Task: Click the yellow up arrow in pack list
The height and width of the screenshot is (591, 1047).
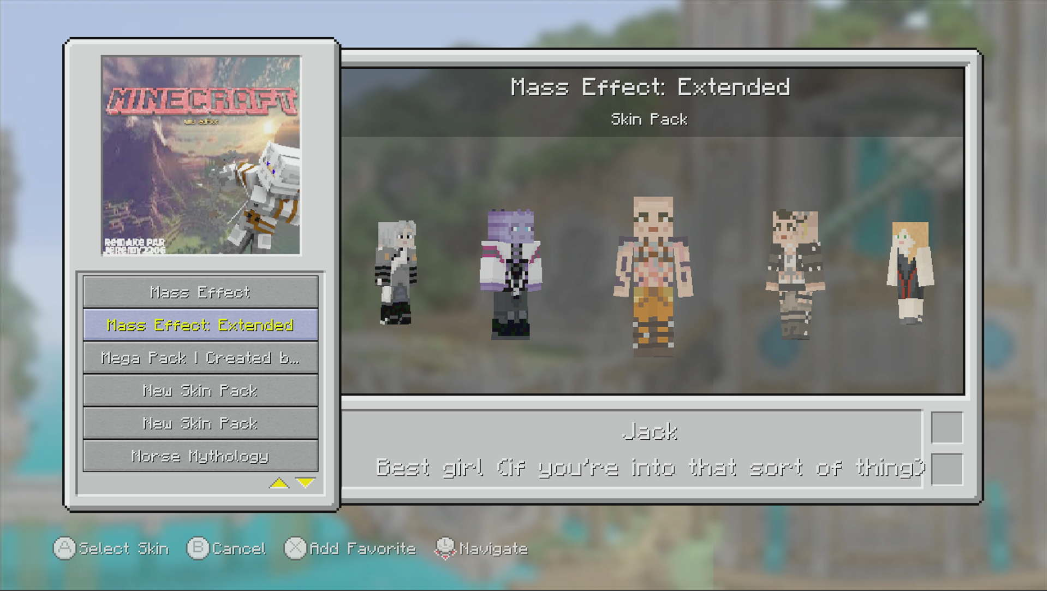Action: 279,484
